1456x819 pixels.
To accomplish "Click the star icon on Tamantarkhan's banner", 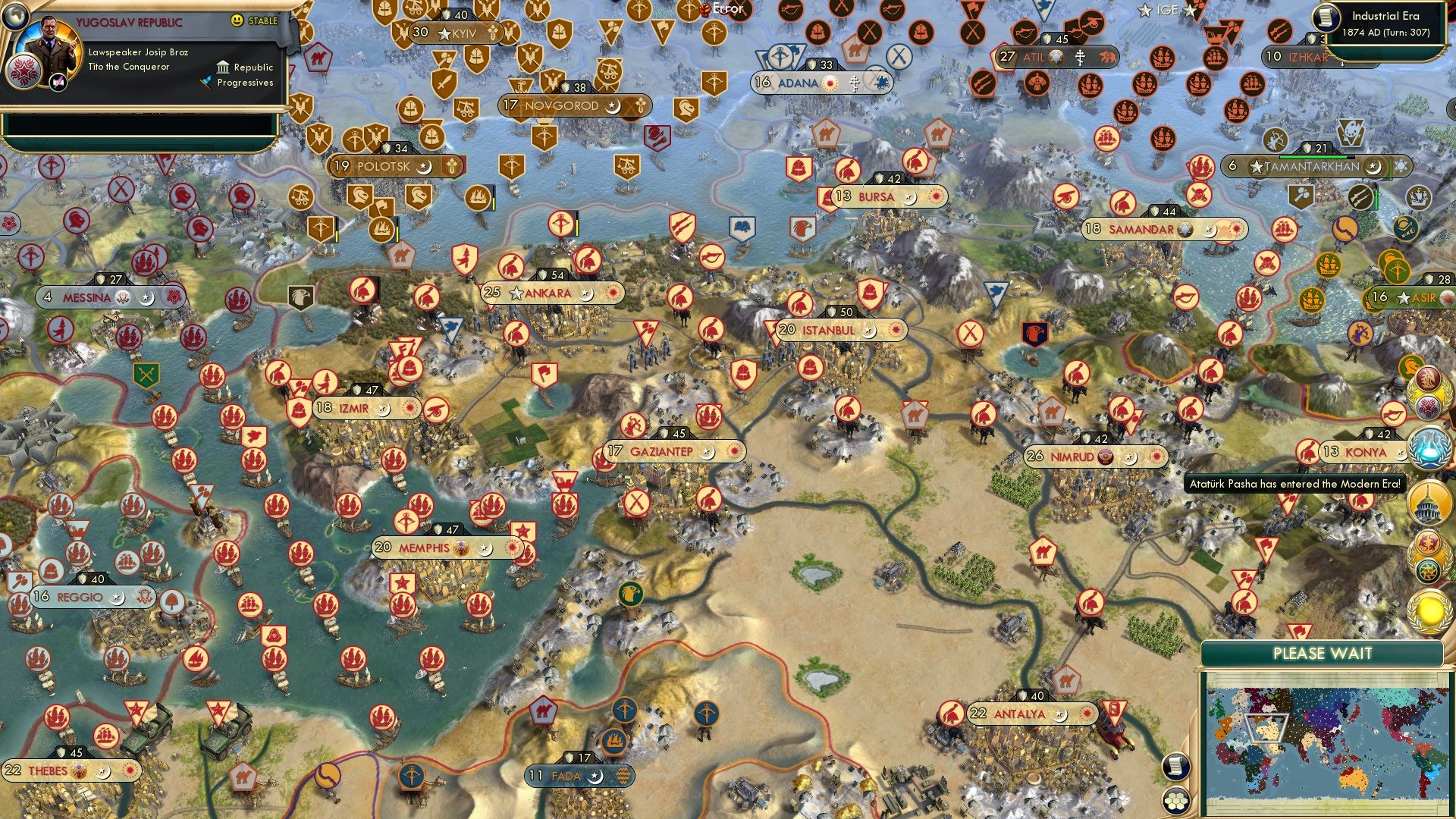I will (x=1257, y=166).
